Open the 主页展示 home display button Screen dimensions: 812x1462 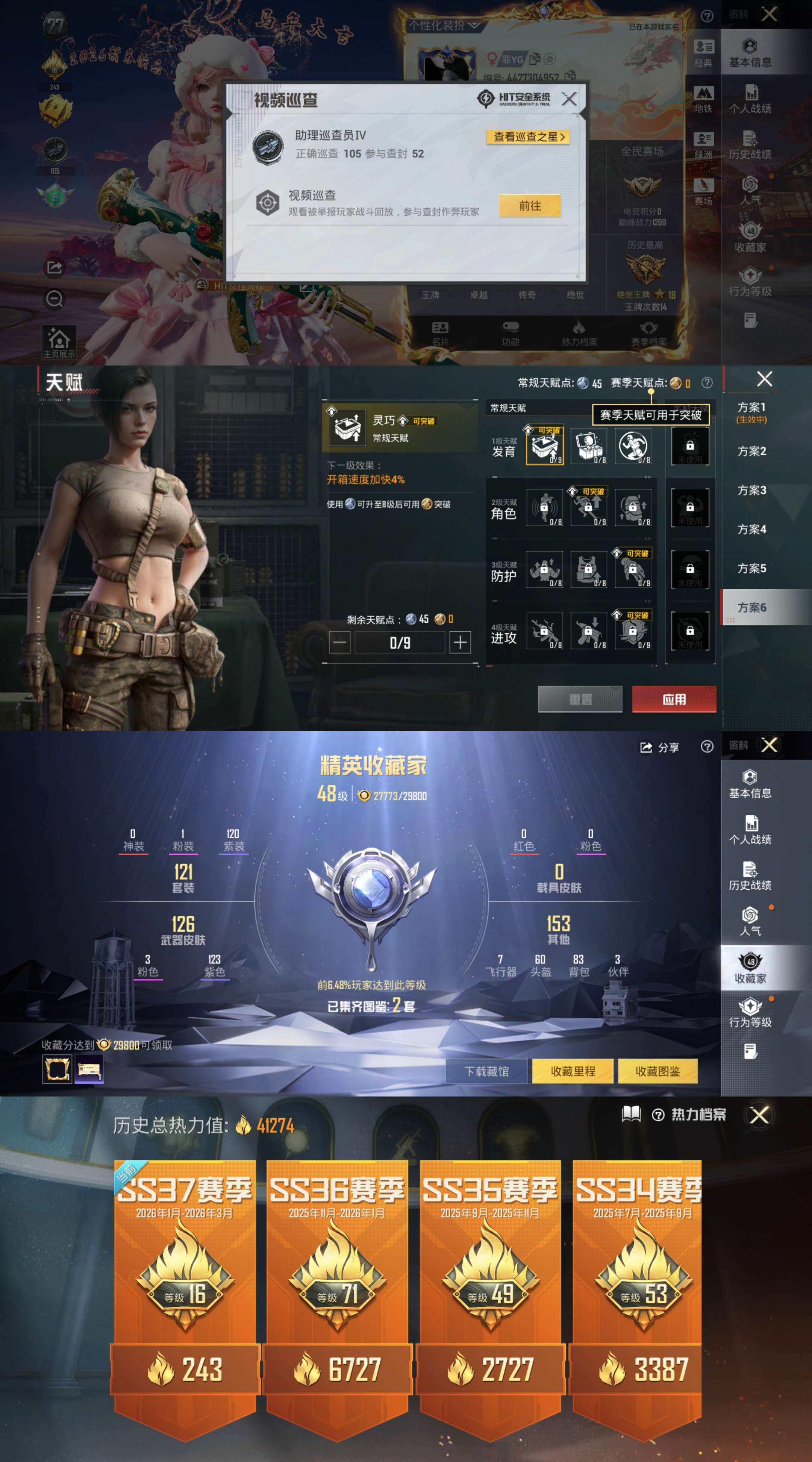[x=59, y=342]
